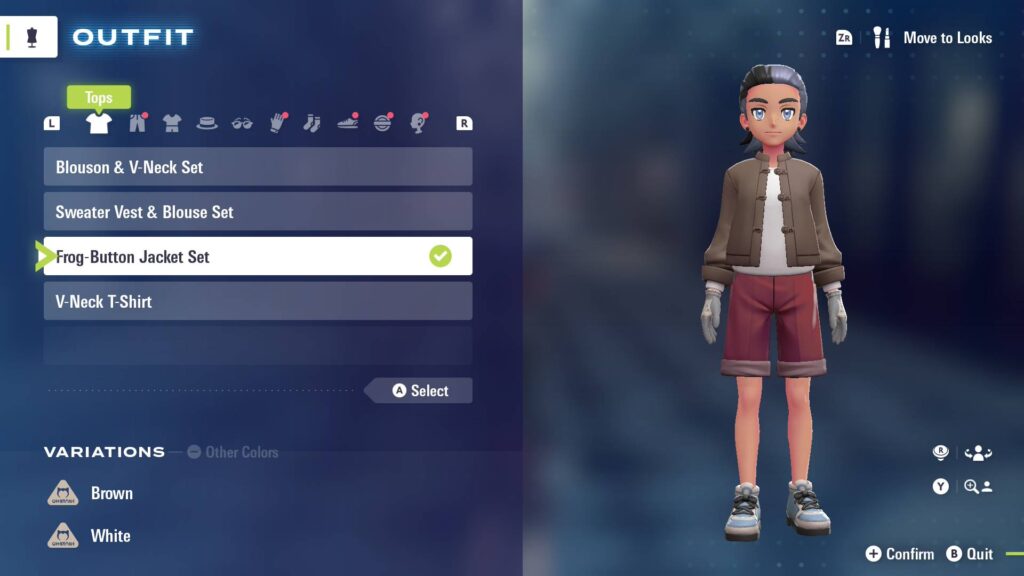The width and height of the screenshot is (1024, 576).
Task: Switch to the shoes category tab
Action: click(347, 123)
